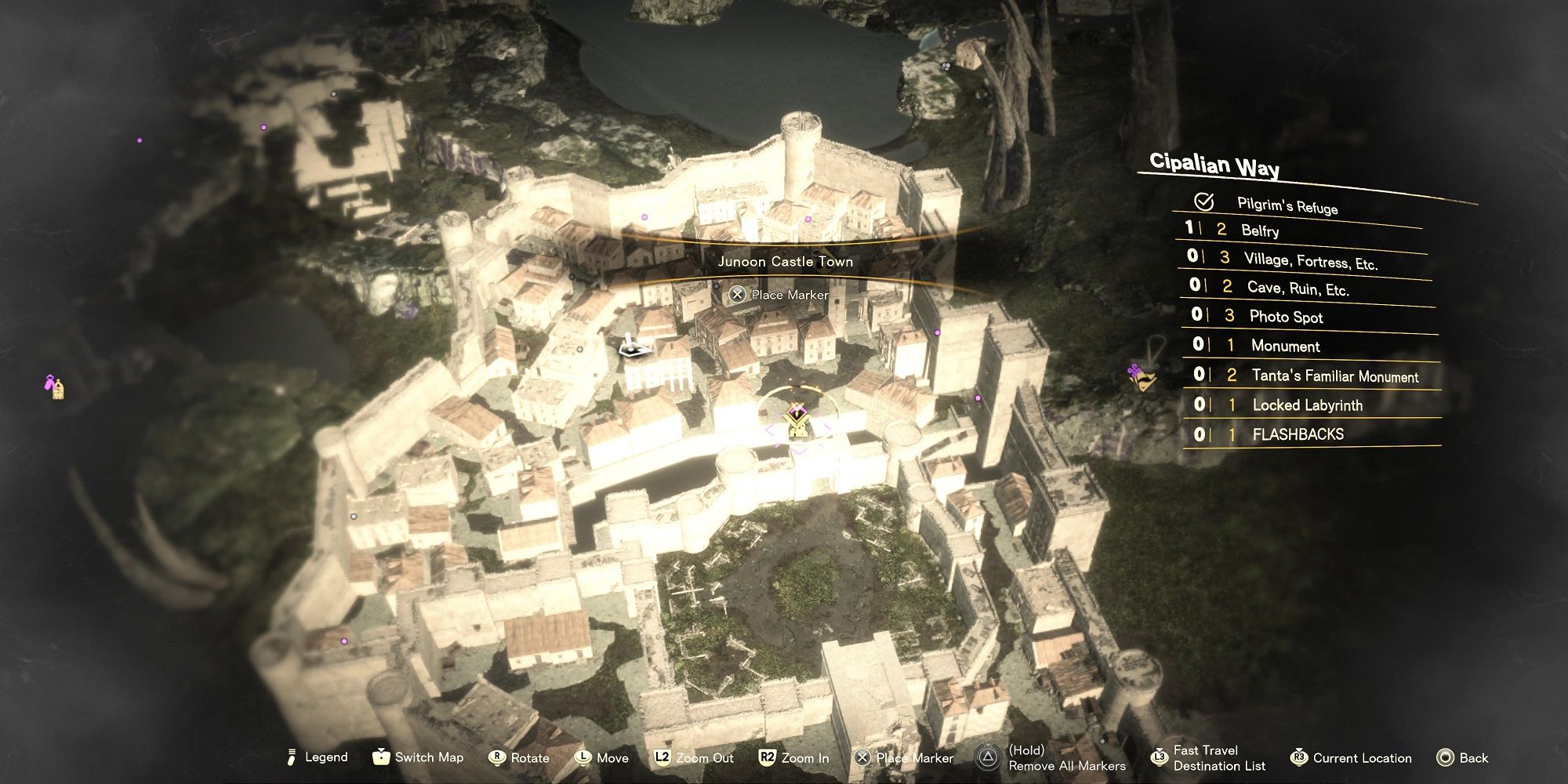Viewport: 1568px width, 784px height.
Task: Click the Junoon Castle Town map label
Action: coord(786,262)
